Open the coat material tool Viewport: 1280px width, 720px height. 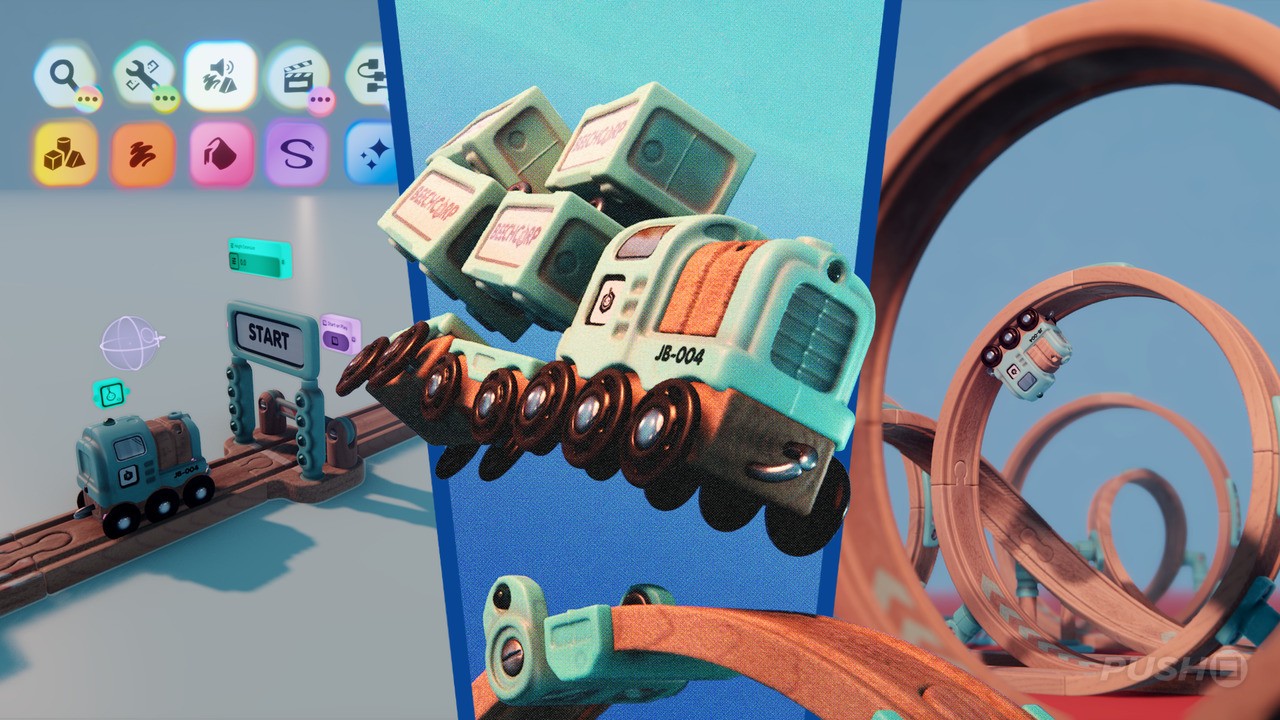pos(223,150)
